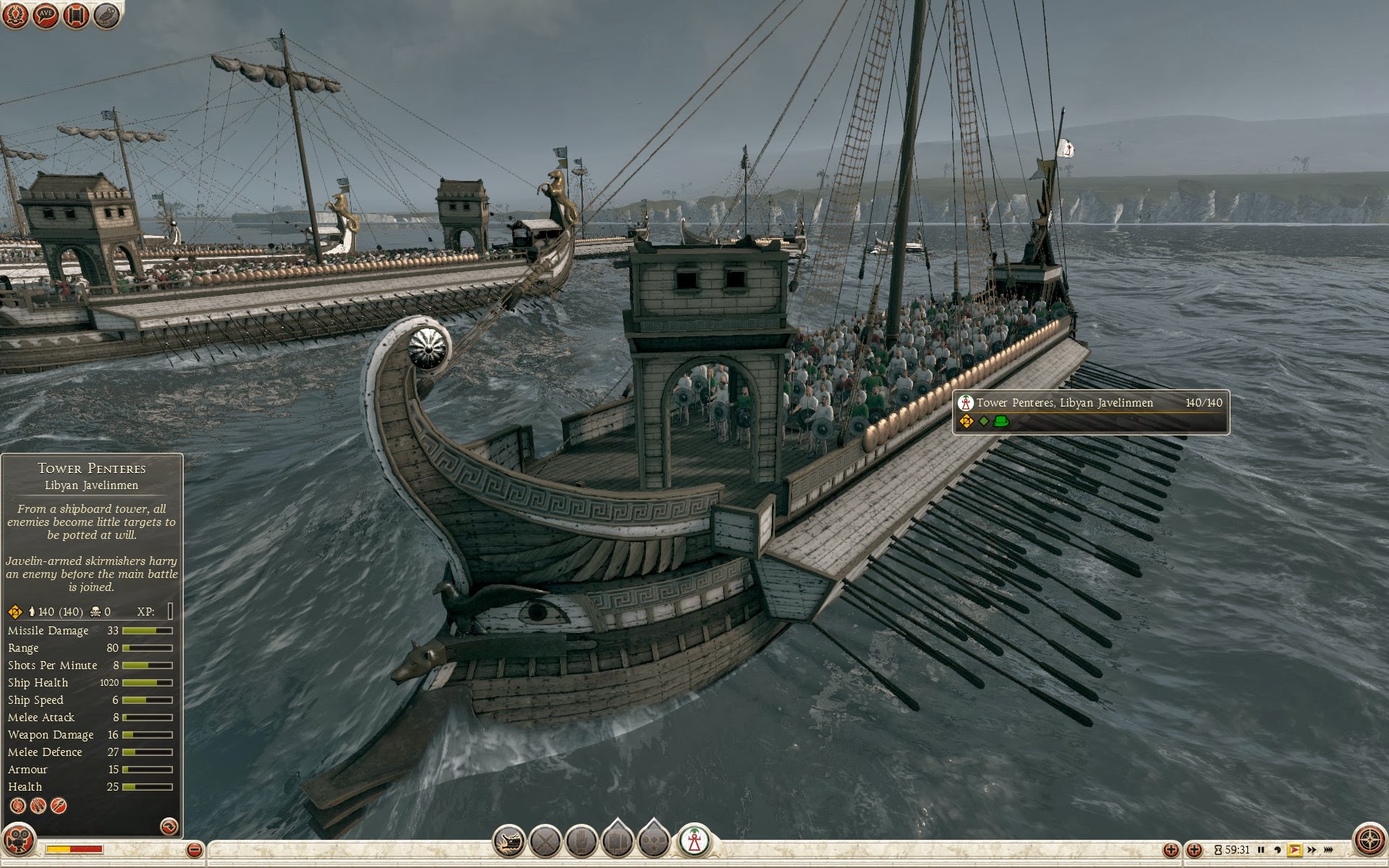Activate the ramming ship prow ability

click(x=509, y=842)
